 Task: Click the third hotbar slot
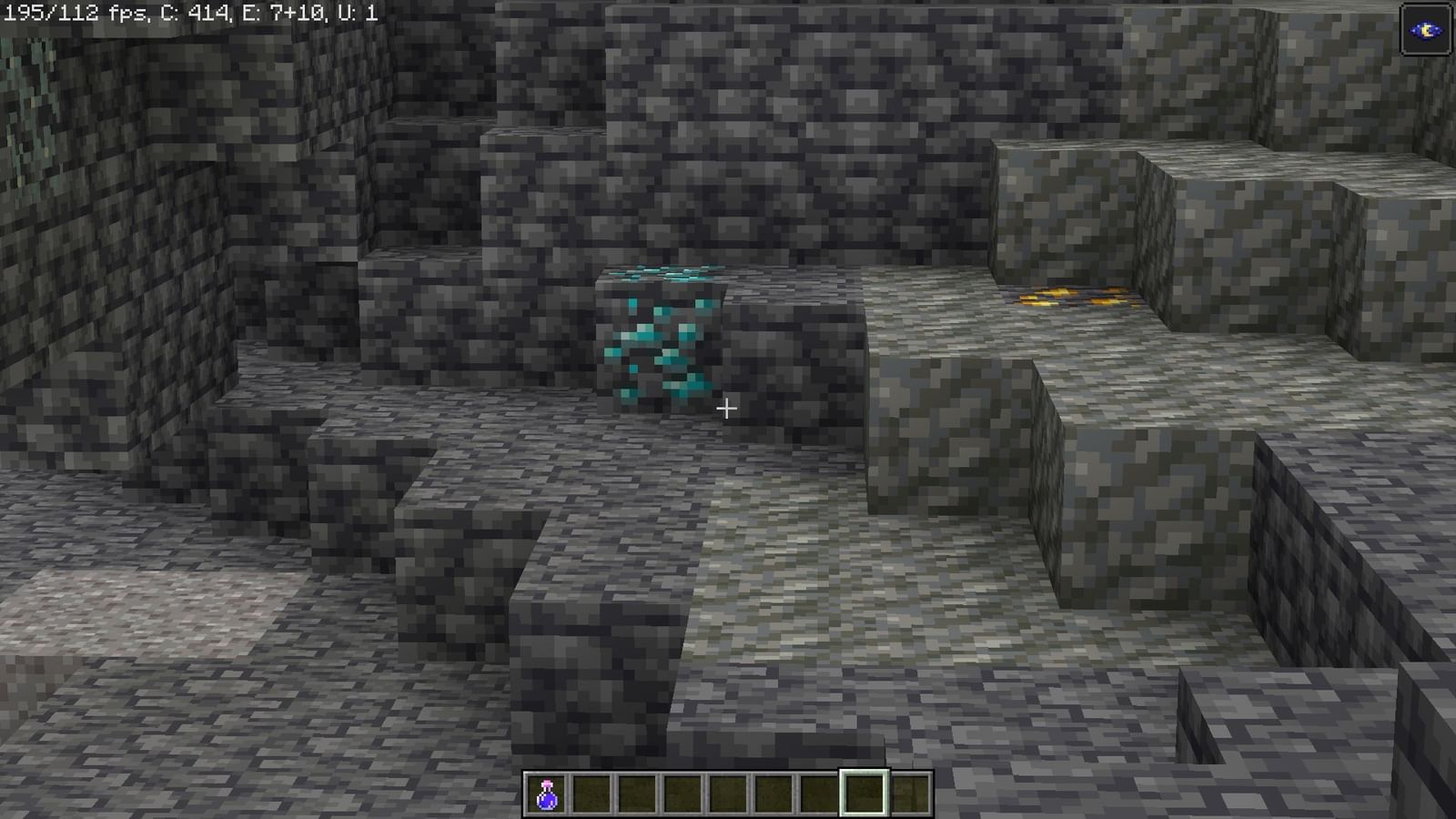[x=636, y=792]
